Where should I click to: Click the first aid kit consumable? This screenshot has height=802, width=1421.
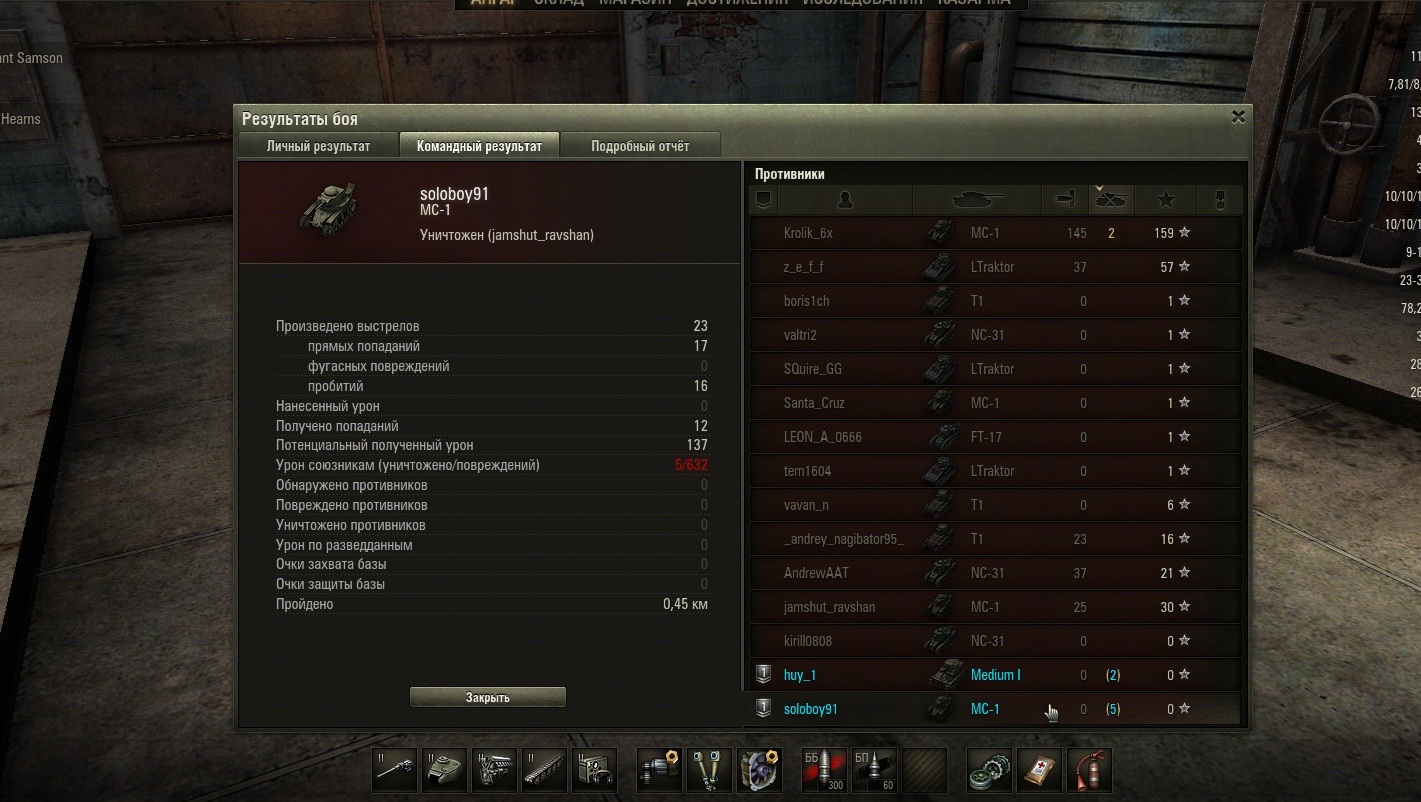point(1039,770)
